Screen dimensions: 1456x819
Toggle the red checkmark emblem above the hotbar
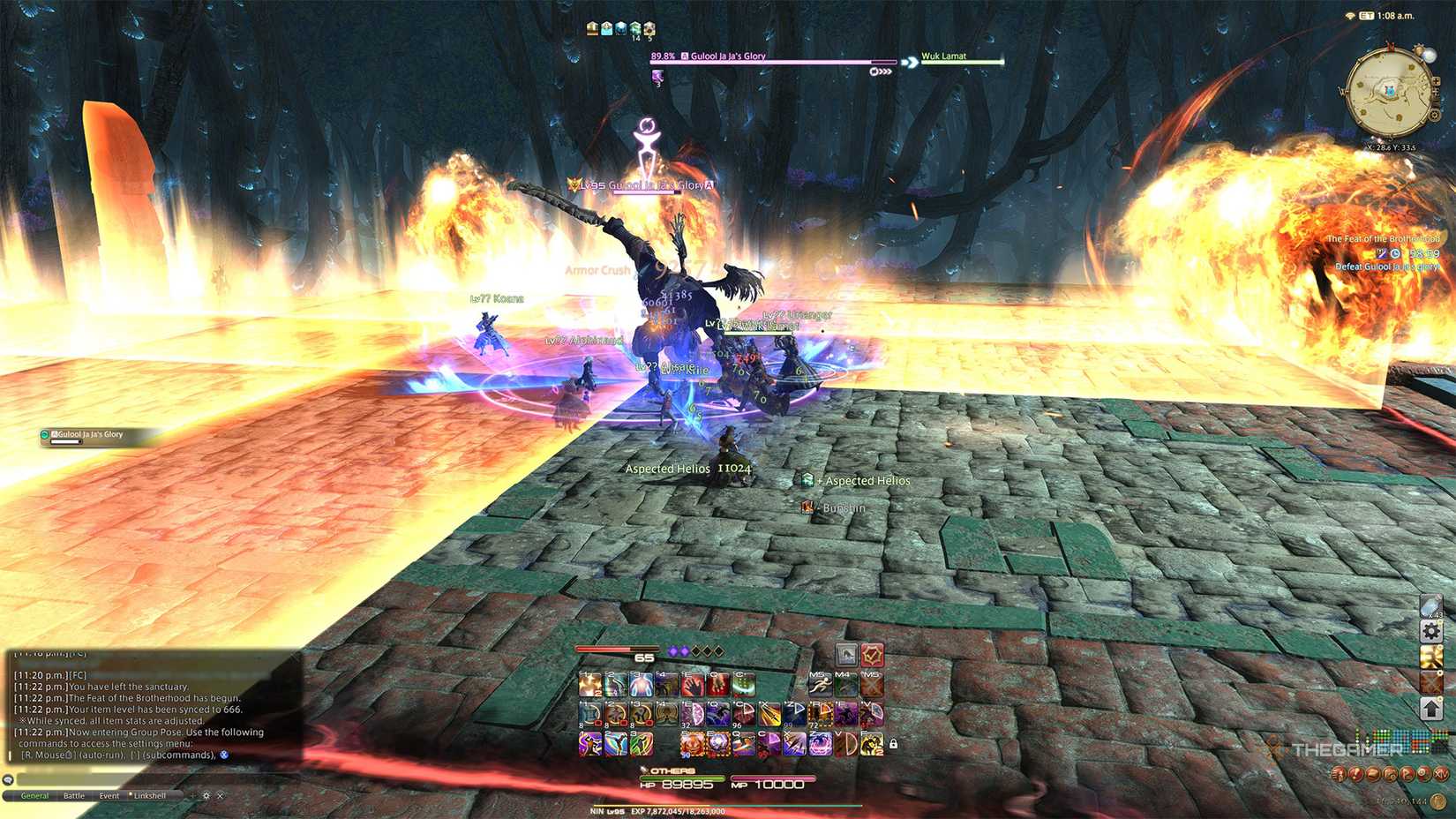(x=873, y=655)
